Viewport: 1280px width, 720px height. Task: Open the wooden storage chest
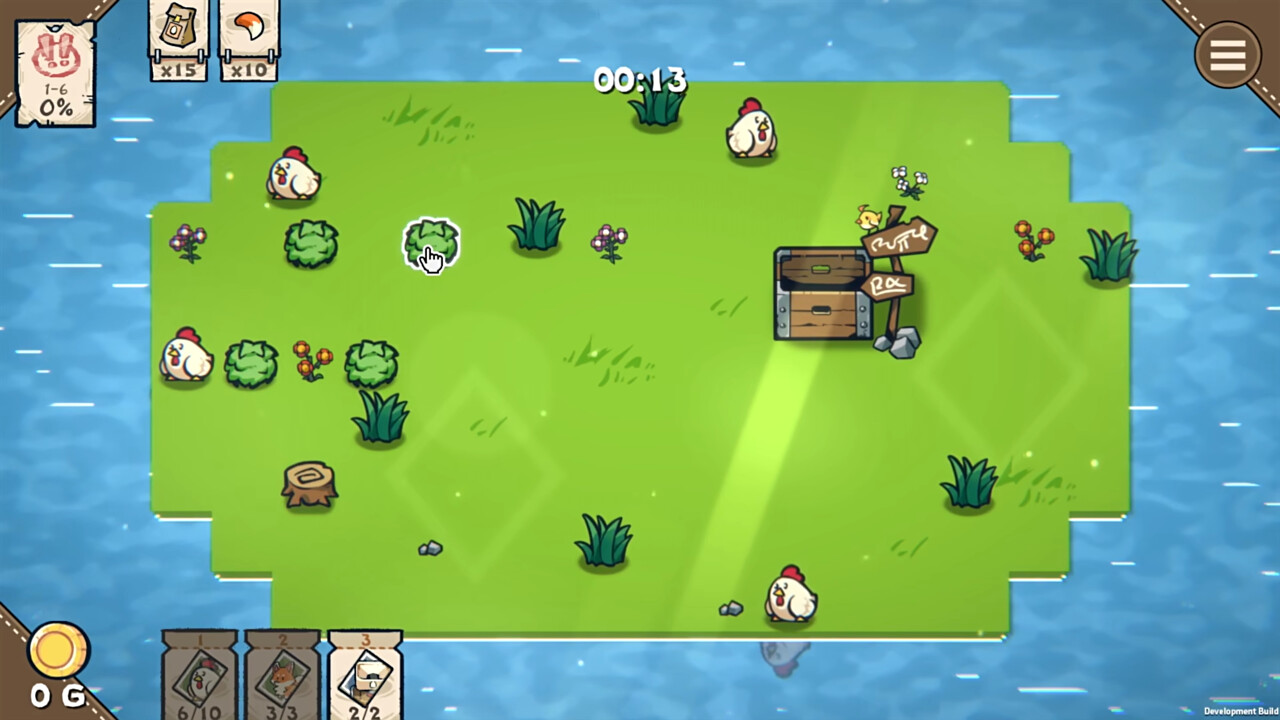tap(822, 295)
